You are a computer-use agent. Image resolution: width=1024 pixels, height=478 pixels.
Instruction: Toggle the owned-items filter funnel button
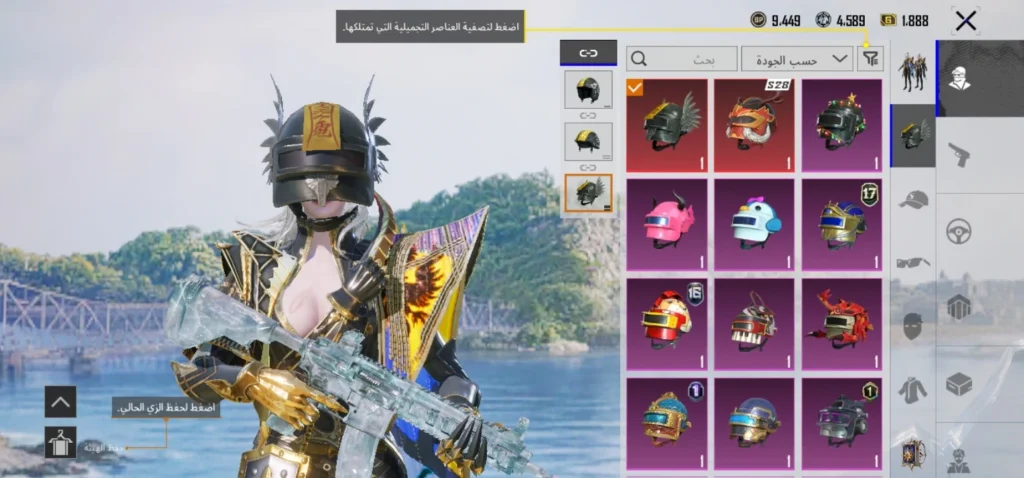tap(871, 59)
